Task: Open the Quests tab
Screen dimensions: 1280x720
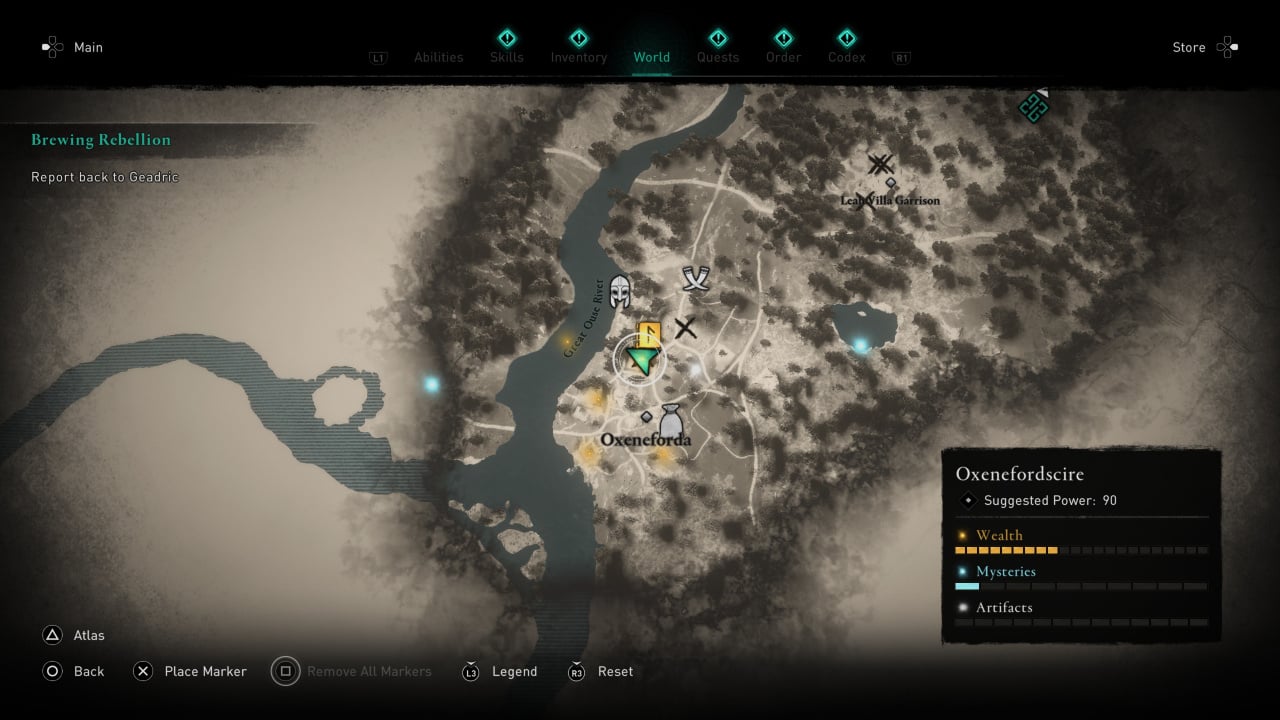Action: click(x=718, y=57)
